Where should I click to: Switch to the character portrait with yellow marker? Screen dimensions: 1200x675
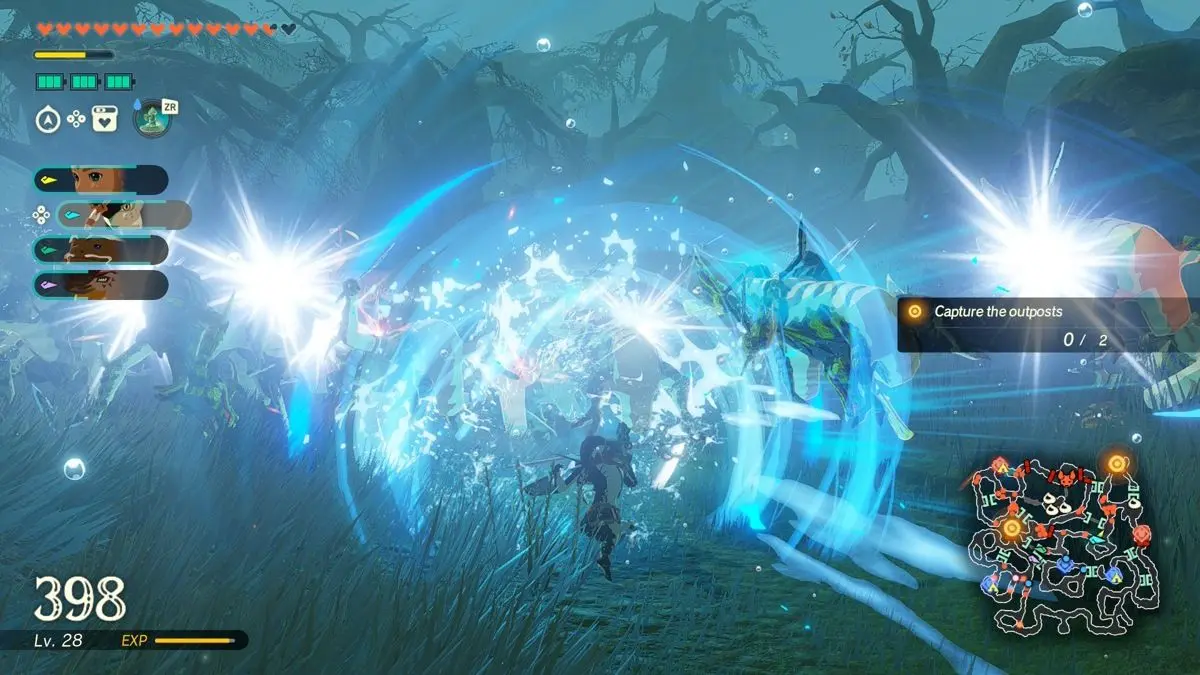(100, 180)
